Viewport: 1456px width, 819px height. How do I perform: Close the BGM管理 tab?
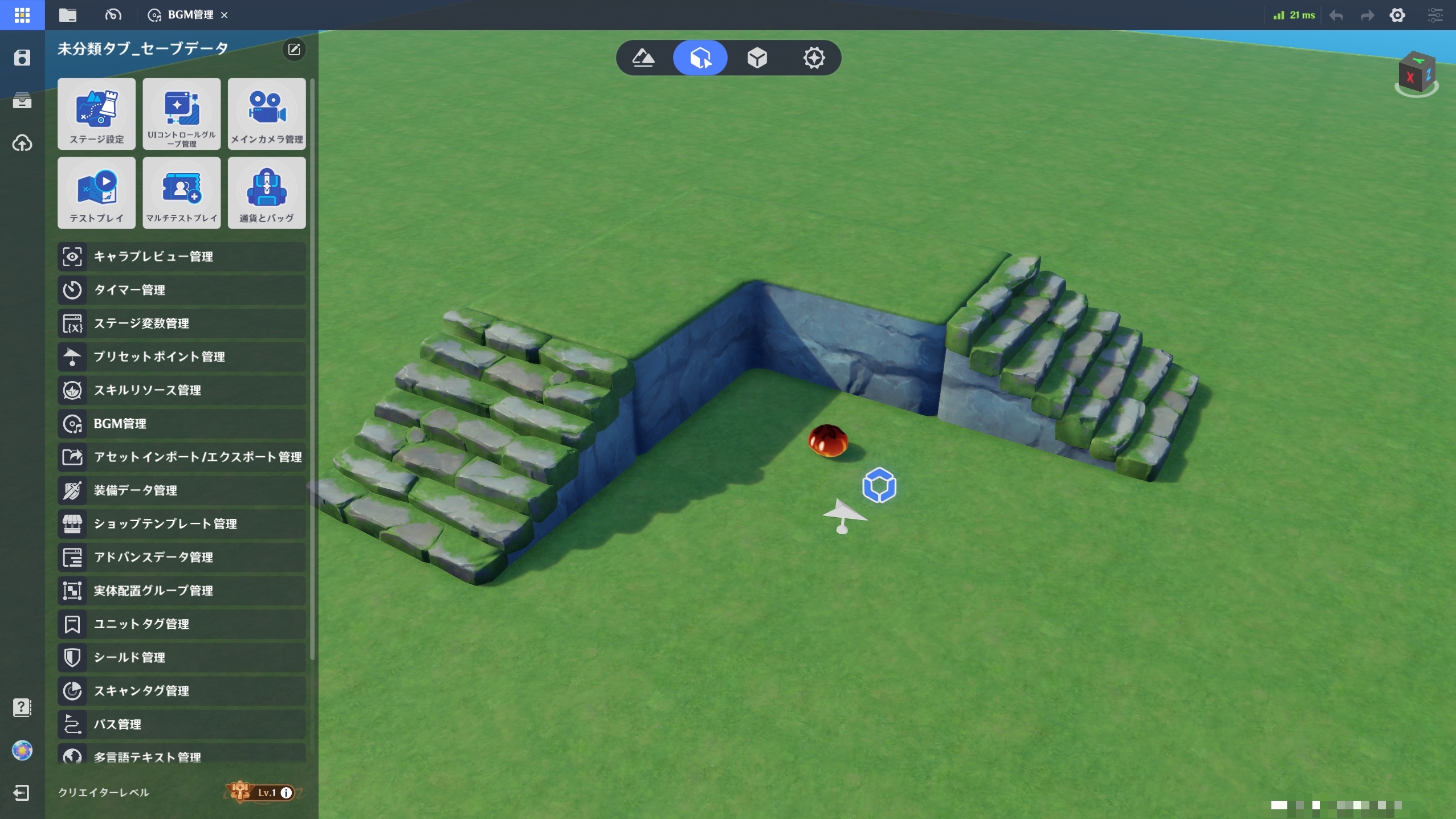(x=225, y=15)
